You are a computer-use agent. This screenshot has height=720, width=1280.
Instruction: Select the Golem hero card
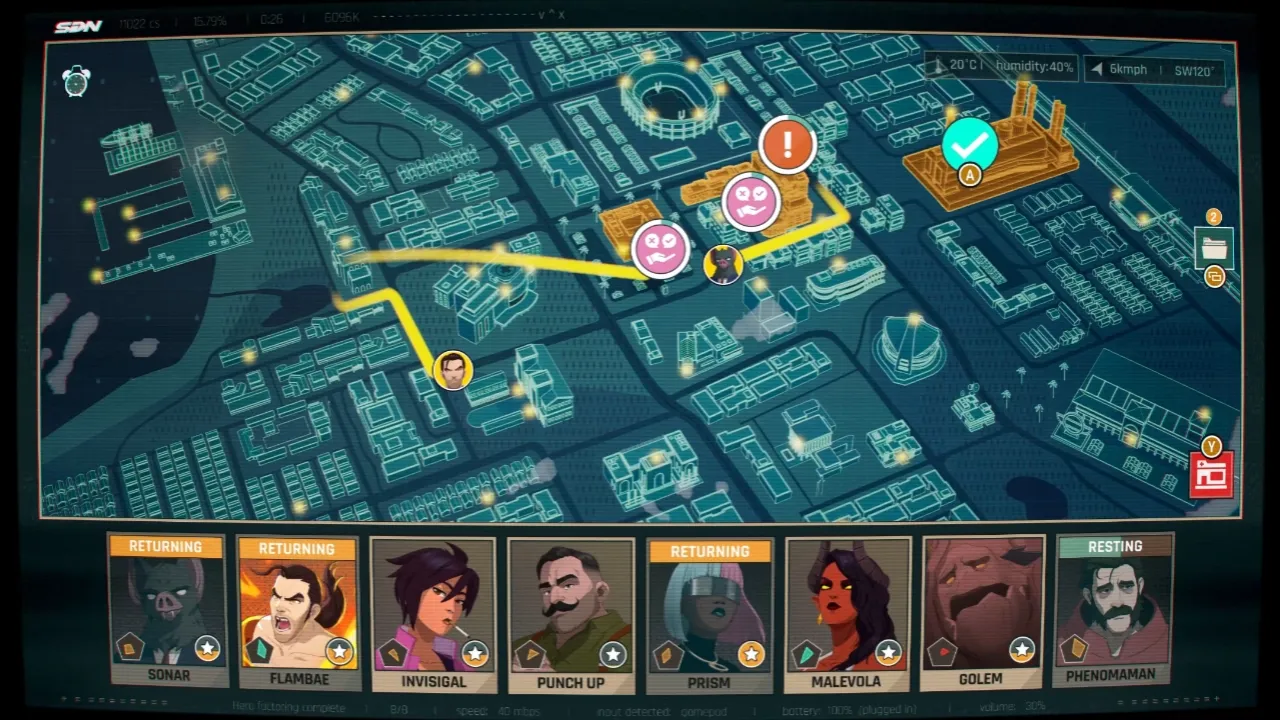pyautogui.click(x=982, y=612)
